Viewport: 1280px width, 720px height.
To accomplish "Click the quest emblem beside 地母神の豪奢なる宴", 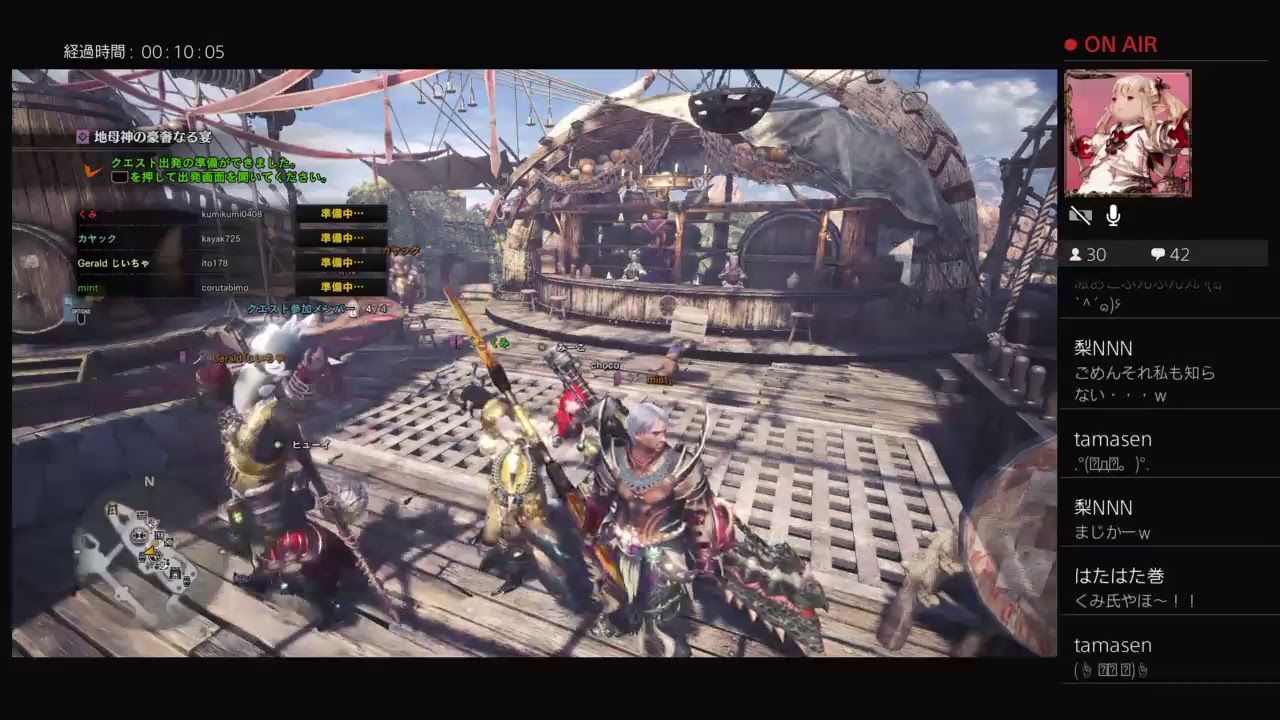I will (84, 137).
